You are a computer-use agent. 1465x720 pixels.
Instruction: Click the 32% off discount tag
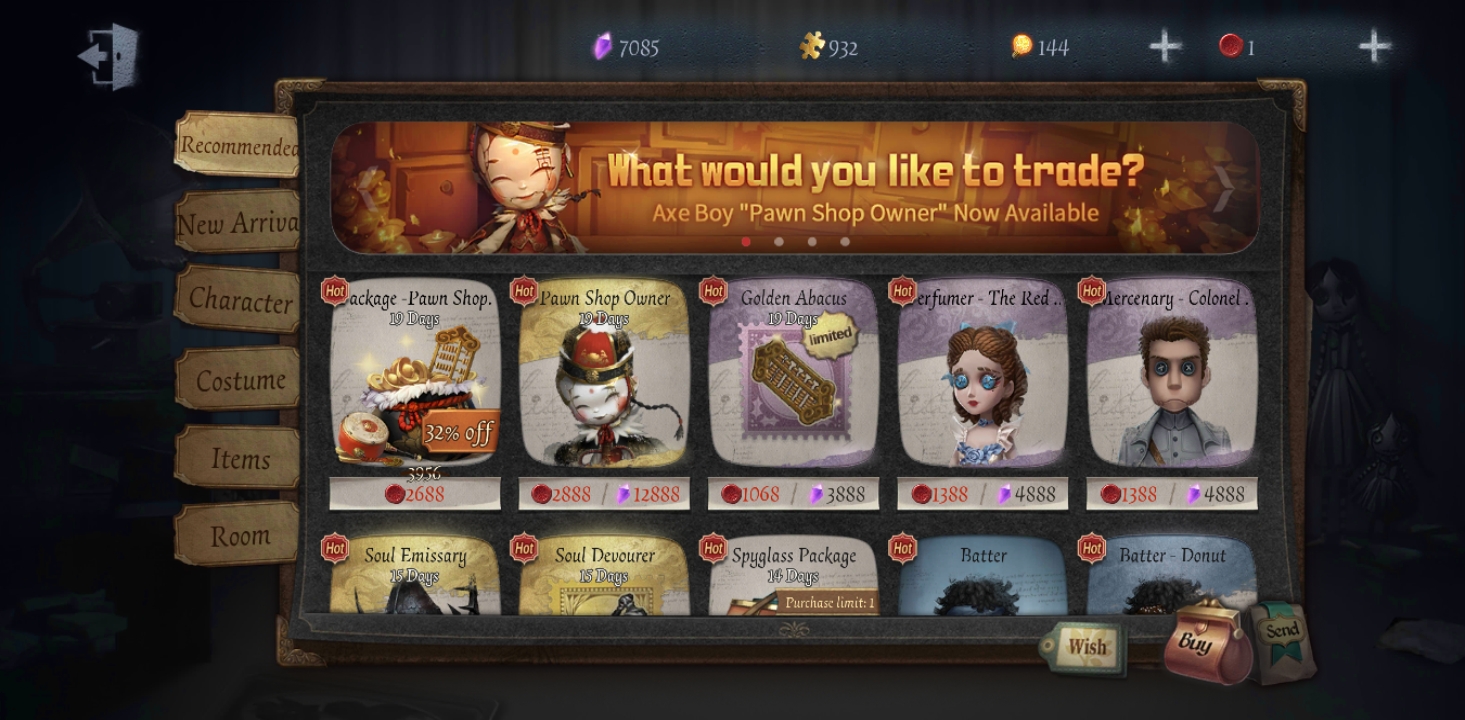point(459,429)
